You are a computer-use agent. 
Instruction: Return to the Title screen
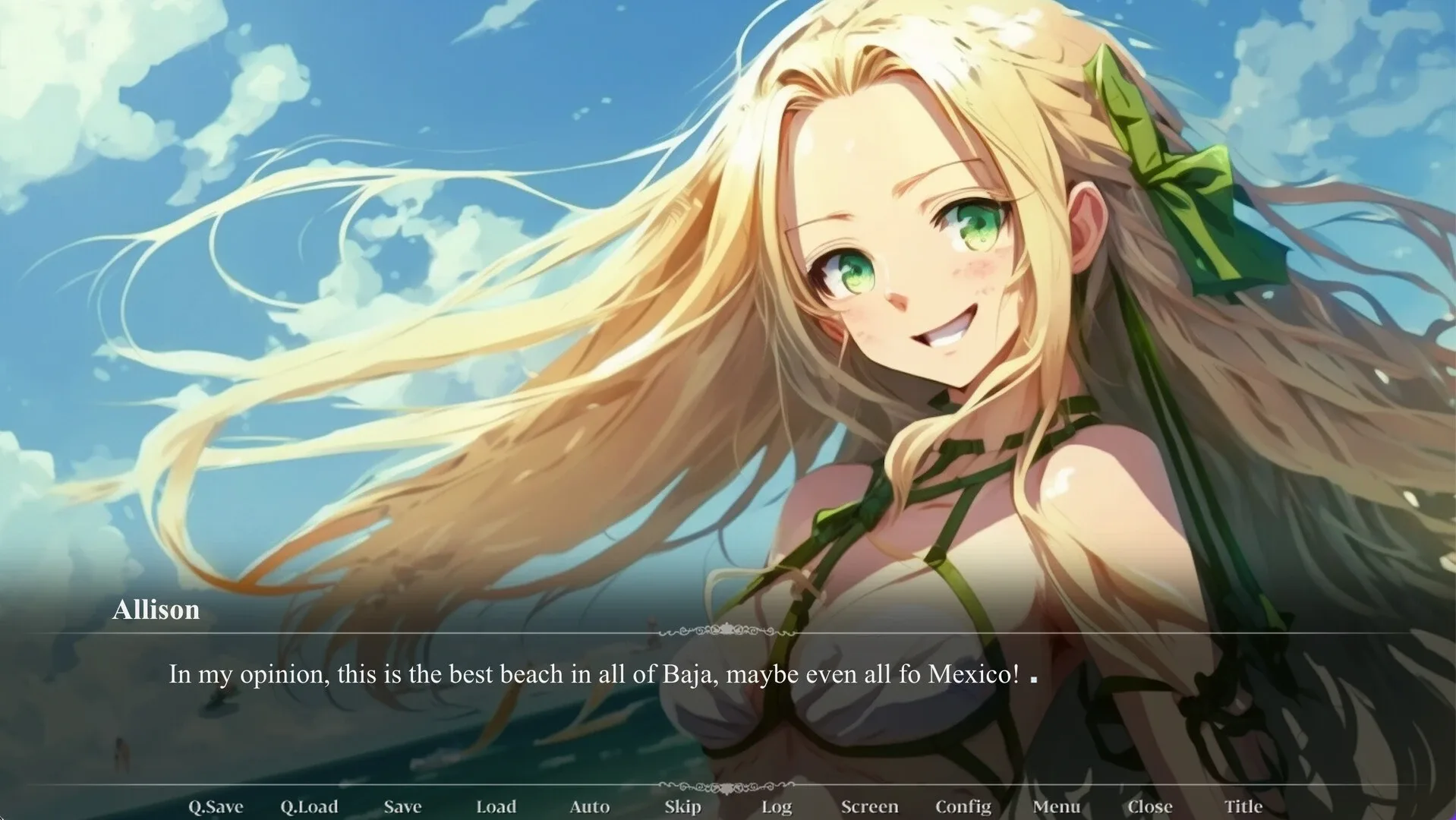click(1243, 806)
